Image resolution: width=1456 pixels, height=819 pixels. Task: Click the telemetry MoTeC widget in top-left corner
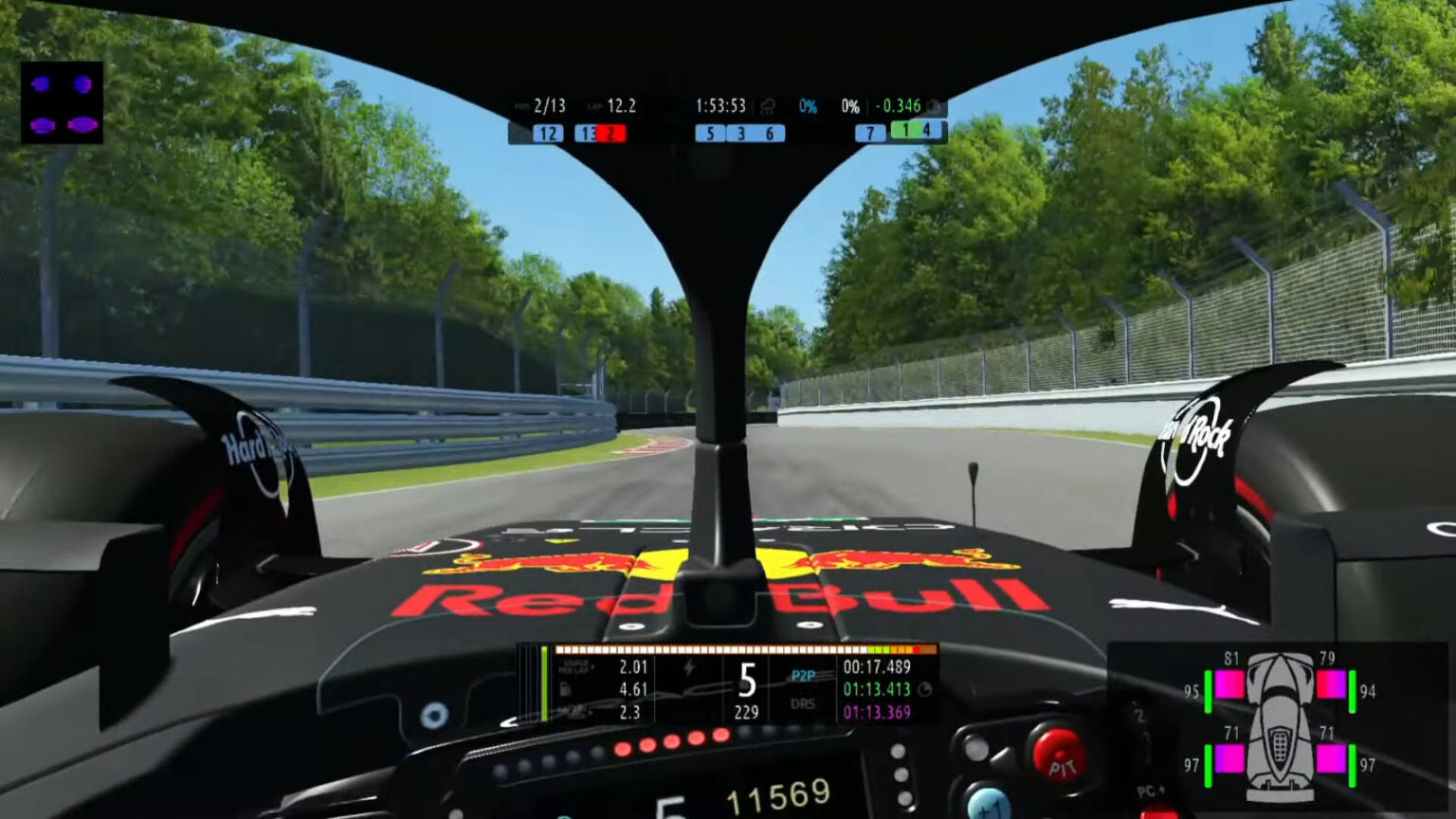click(64, 104)
